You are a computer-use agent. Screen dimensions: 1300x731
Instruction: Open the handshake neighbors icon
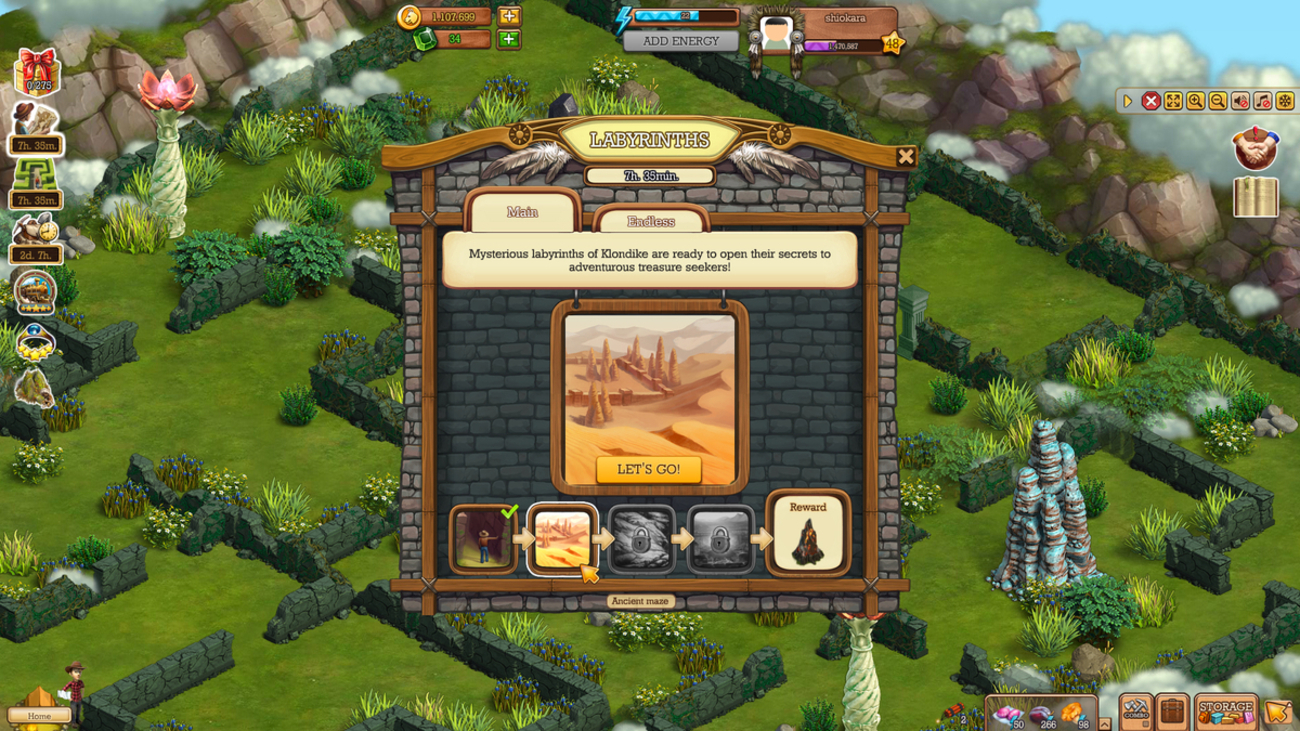coord(1254,149)
